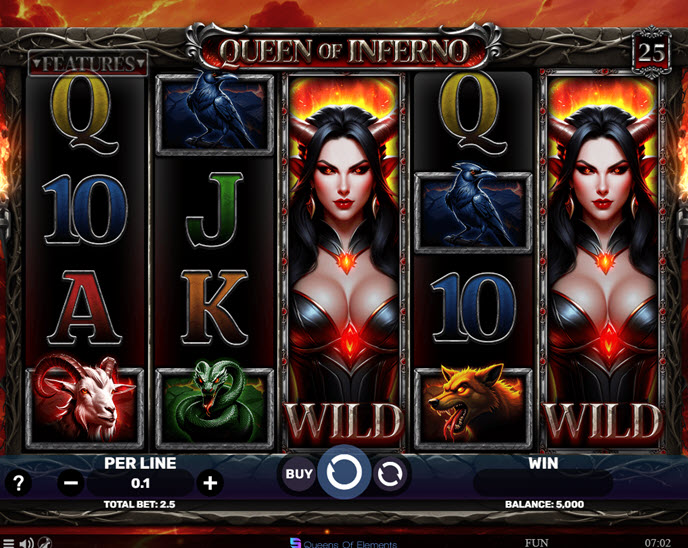
Task: Toggle the sound speaker icon
Action: tap(27, 542)
